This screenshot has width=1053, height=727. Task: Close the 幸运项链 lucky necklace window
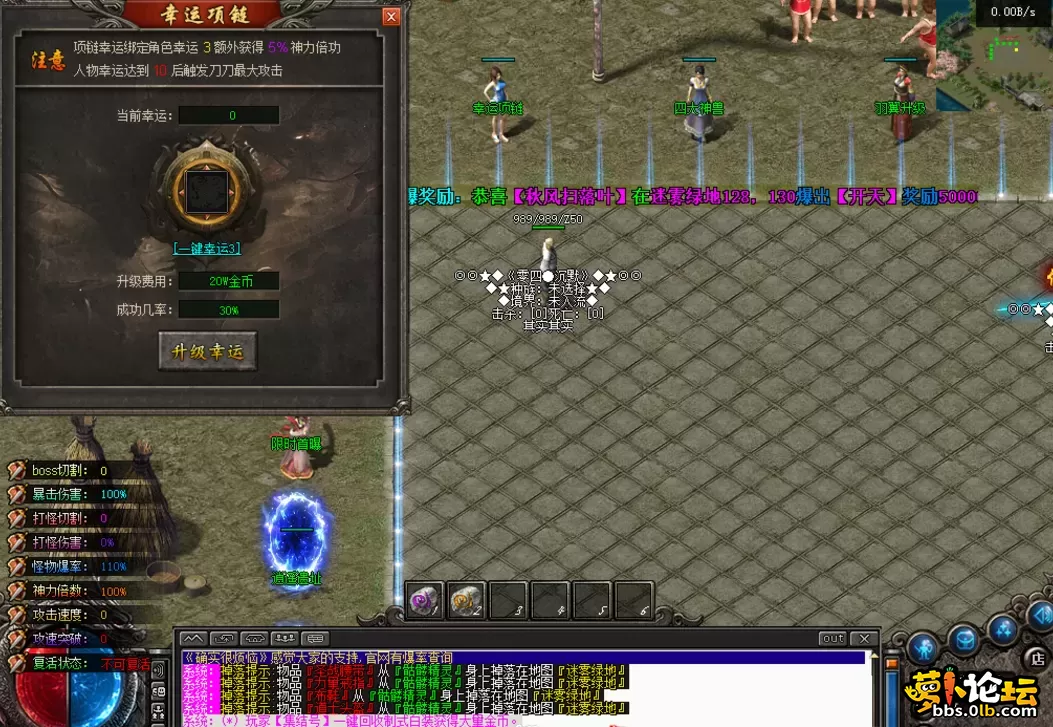[391, 16]
